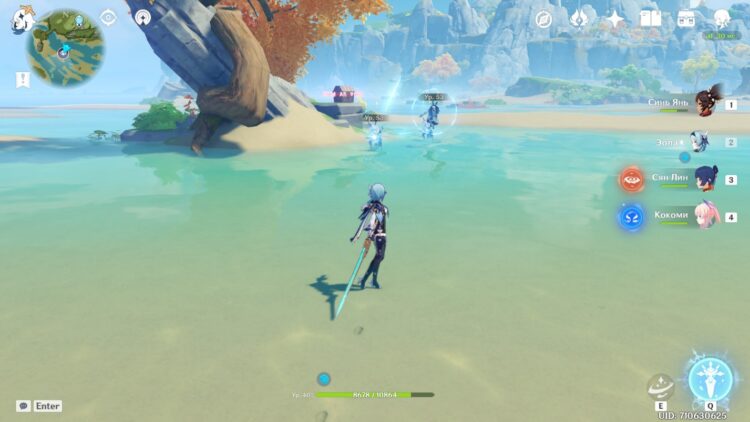Activate the elemental skill icon
Image resolution: width=750 pixels, height=422 pixels.
coord(660,385)
